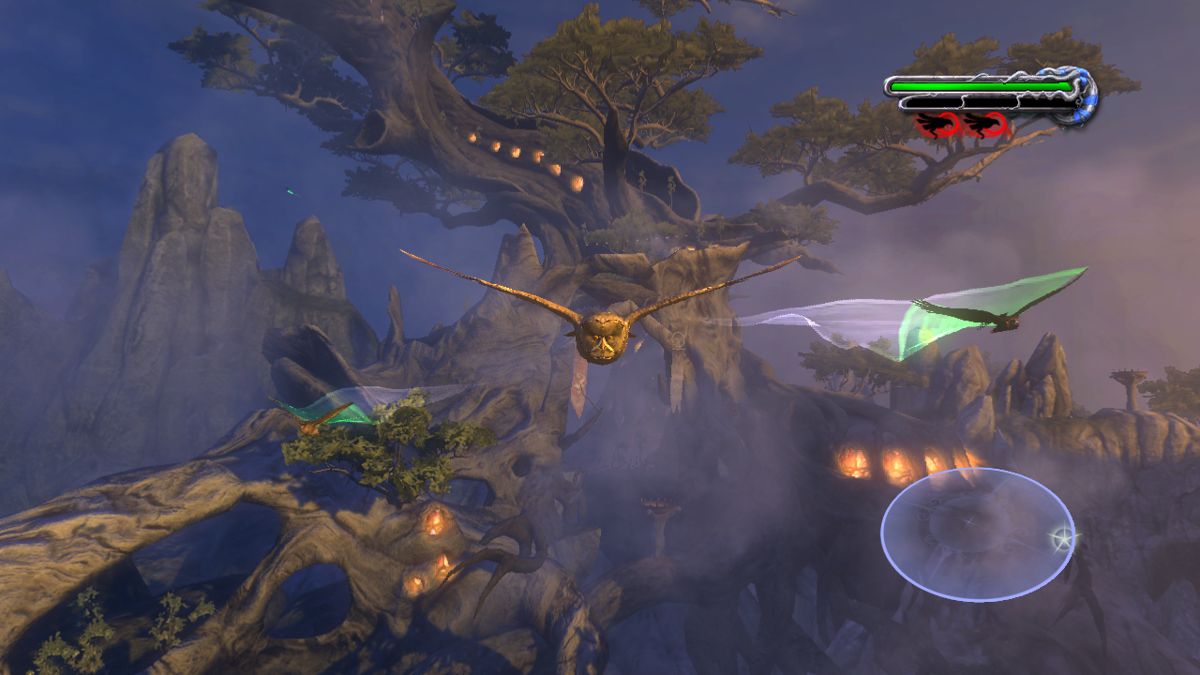Select the glowing star marker on the radar
The height and width of the screenshot is (675, 1200).
(x=1061, y=540)
